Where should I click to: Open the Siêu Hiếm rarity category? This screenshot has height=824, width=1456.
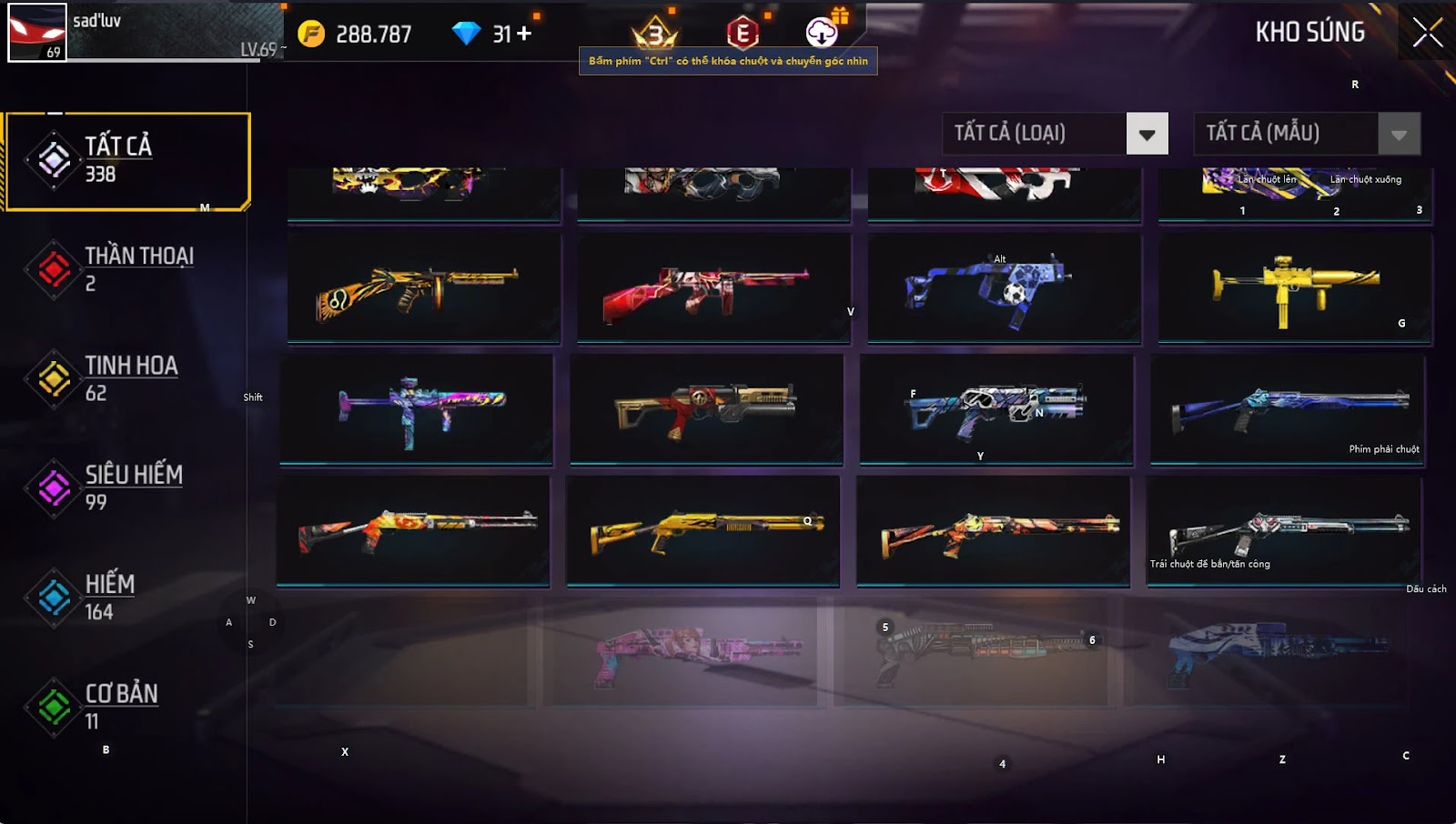tap(127, 487)
